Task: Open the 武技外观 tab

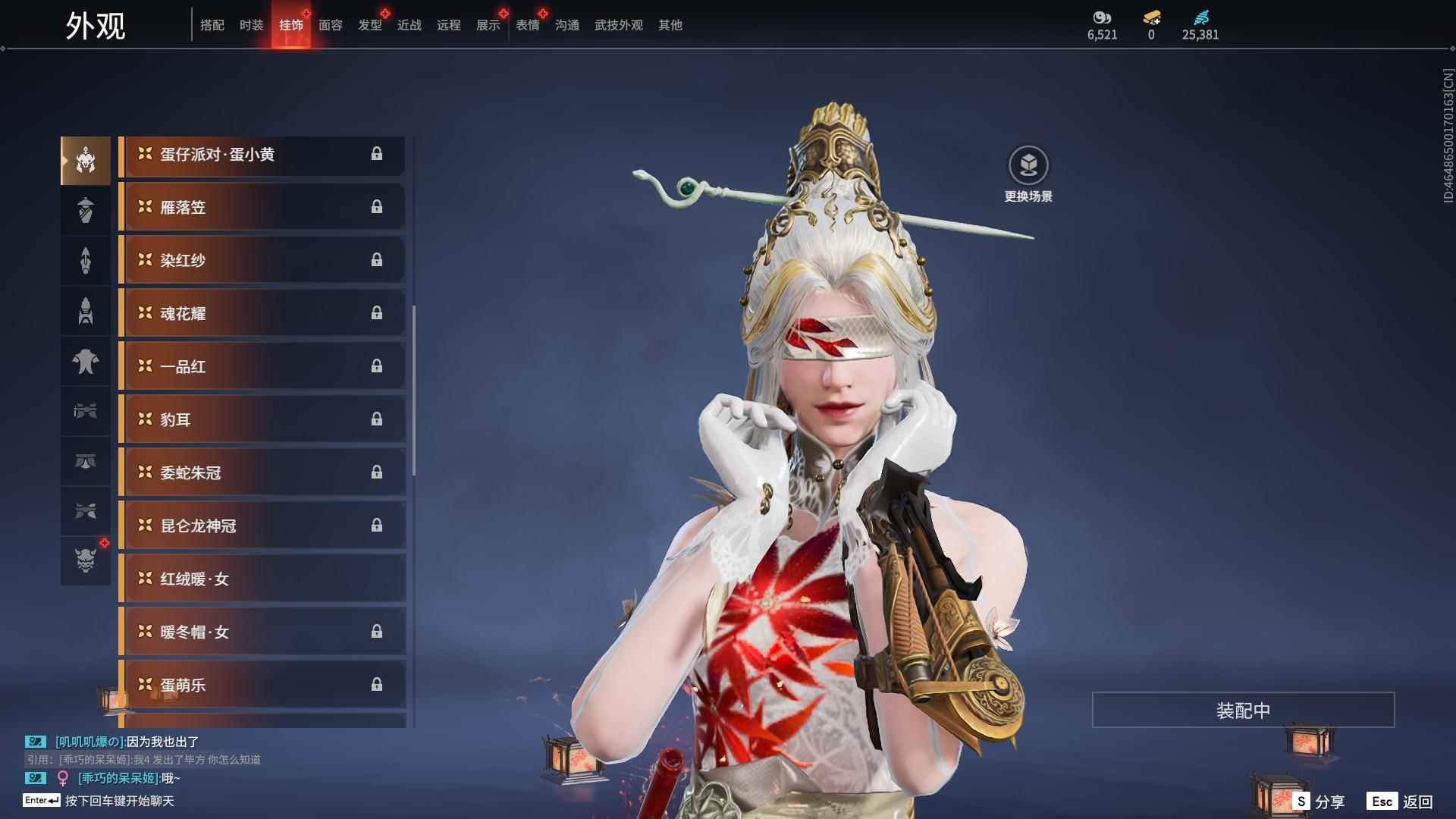Action: pos(619,25)
